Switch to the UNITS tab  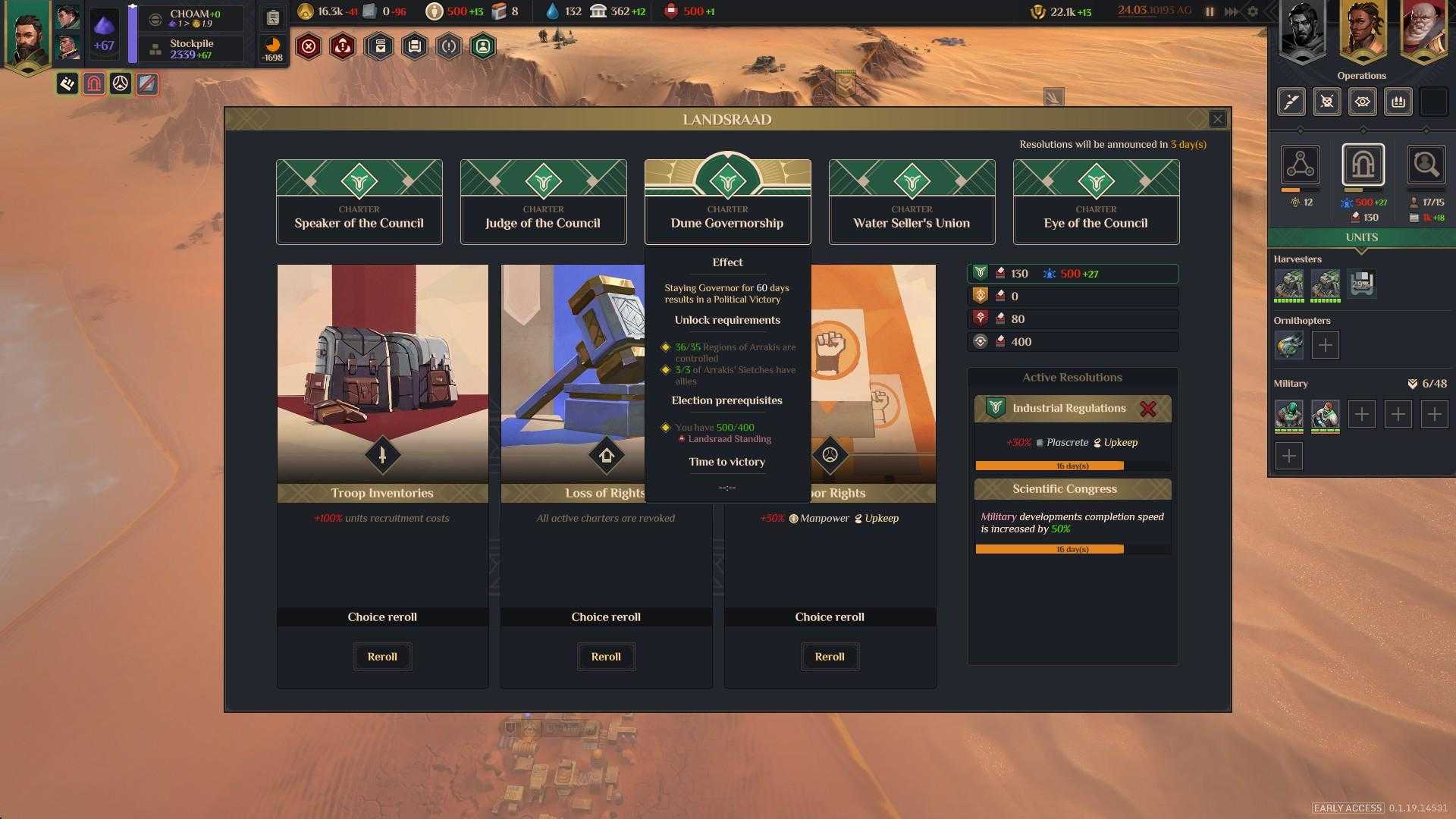tap(1361, 237)
